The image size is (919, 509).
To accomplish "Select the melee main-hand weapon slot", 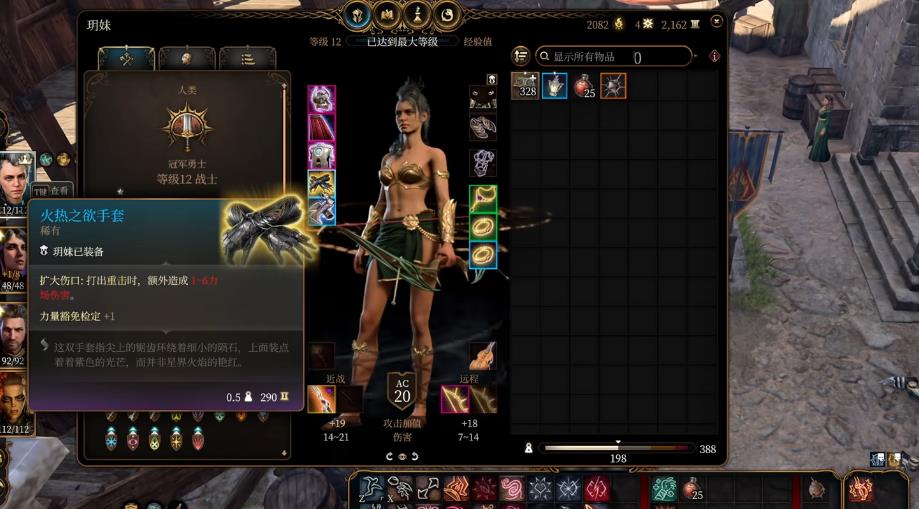I will click(x=321, y=399).
